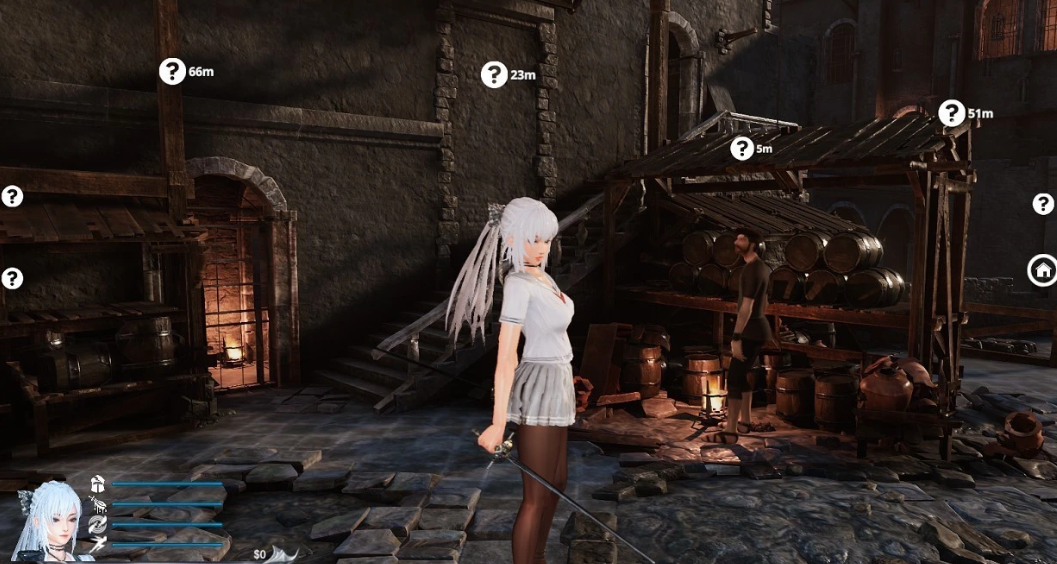Click the home waypoint icon

tap(1042, 269)
